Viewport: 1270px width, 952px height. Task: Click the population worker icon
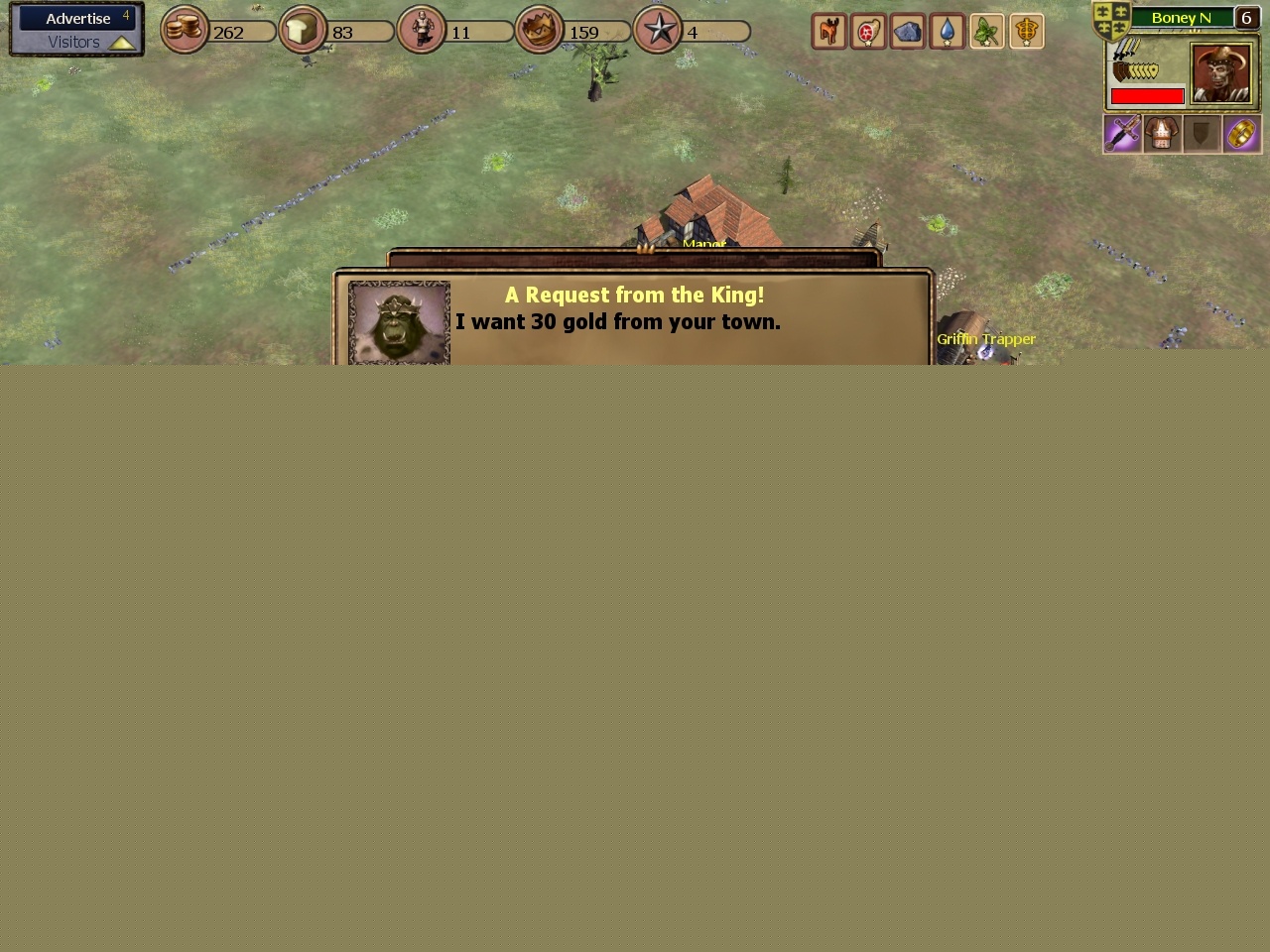click(421, 30)
